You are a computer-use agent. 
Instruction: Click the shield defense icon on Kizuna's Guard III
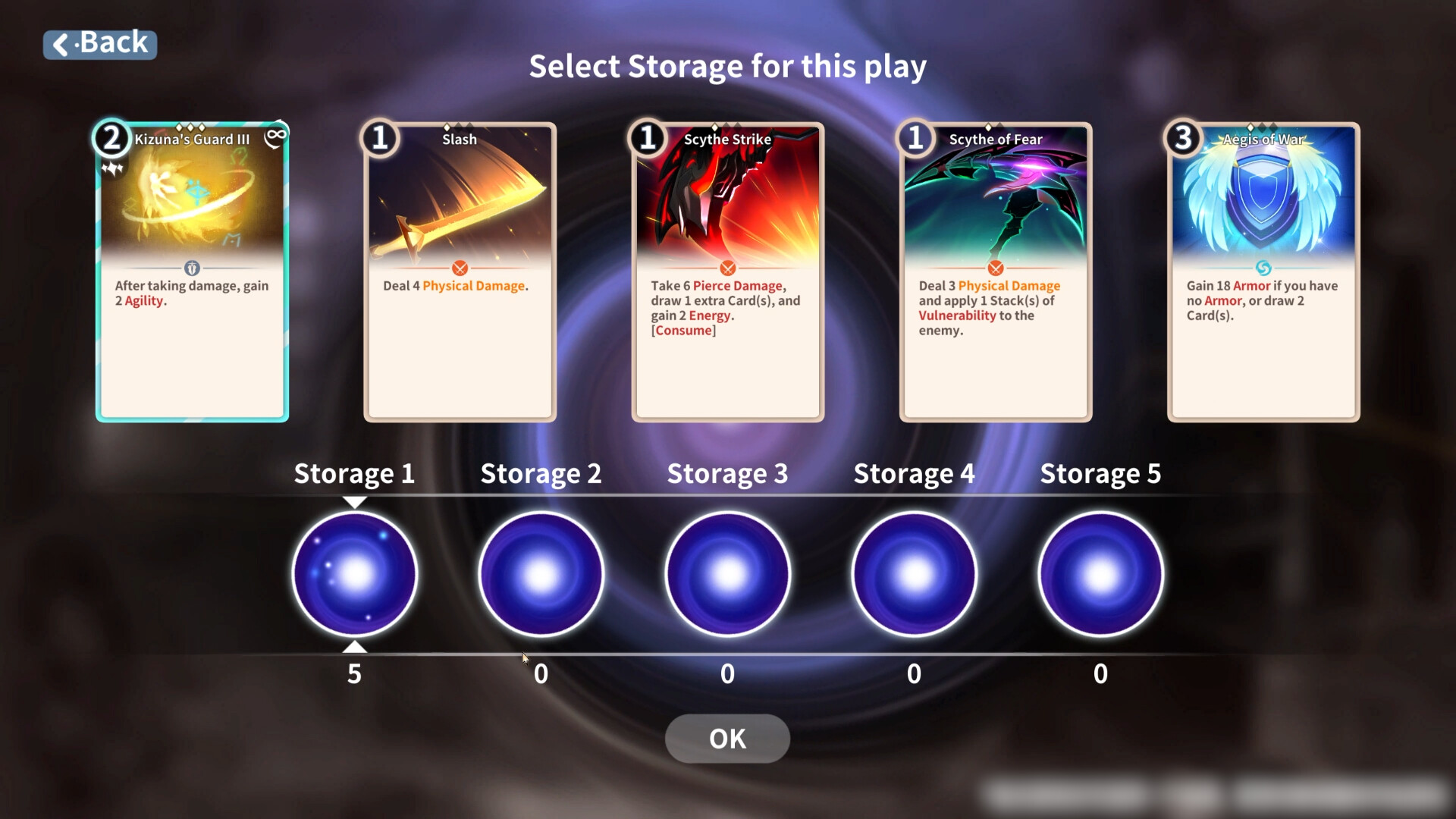192,267
